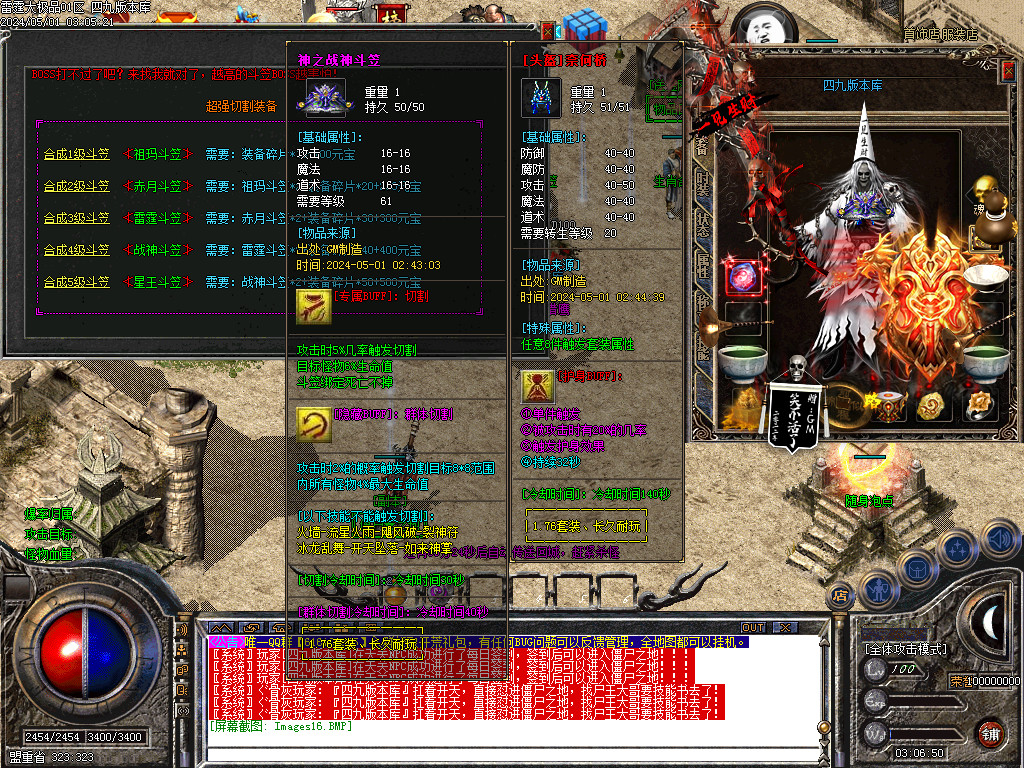Select 合成1级斗笠 crafting option

(x=76, y=154)
